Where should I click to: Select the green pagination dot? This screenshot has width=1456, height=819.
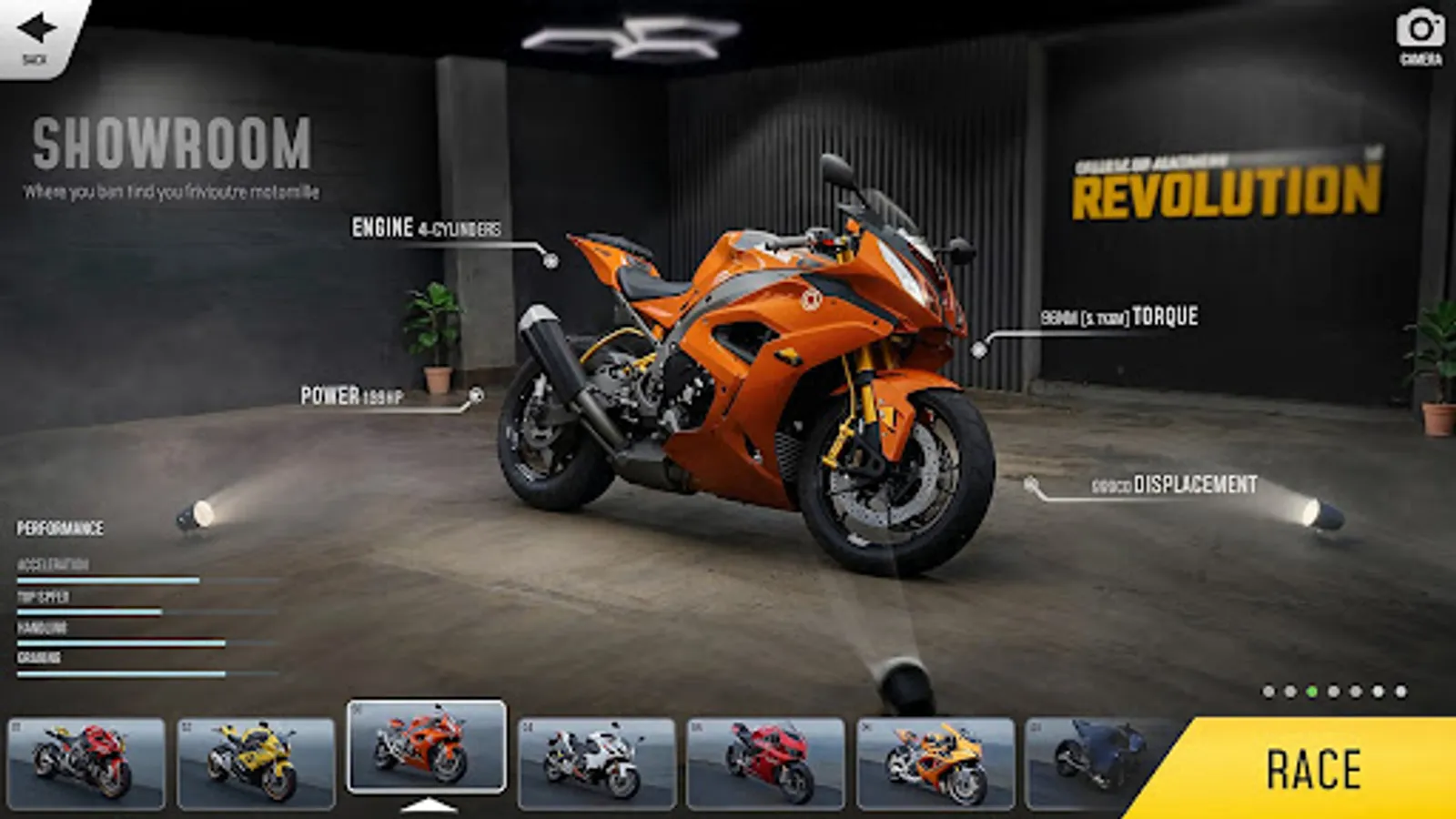(1310, 693)
